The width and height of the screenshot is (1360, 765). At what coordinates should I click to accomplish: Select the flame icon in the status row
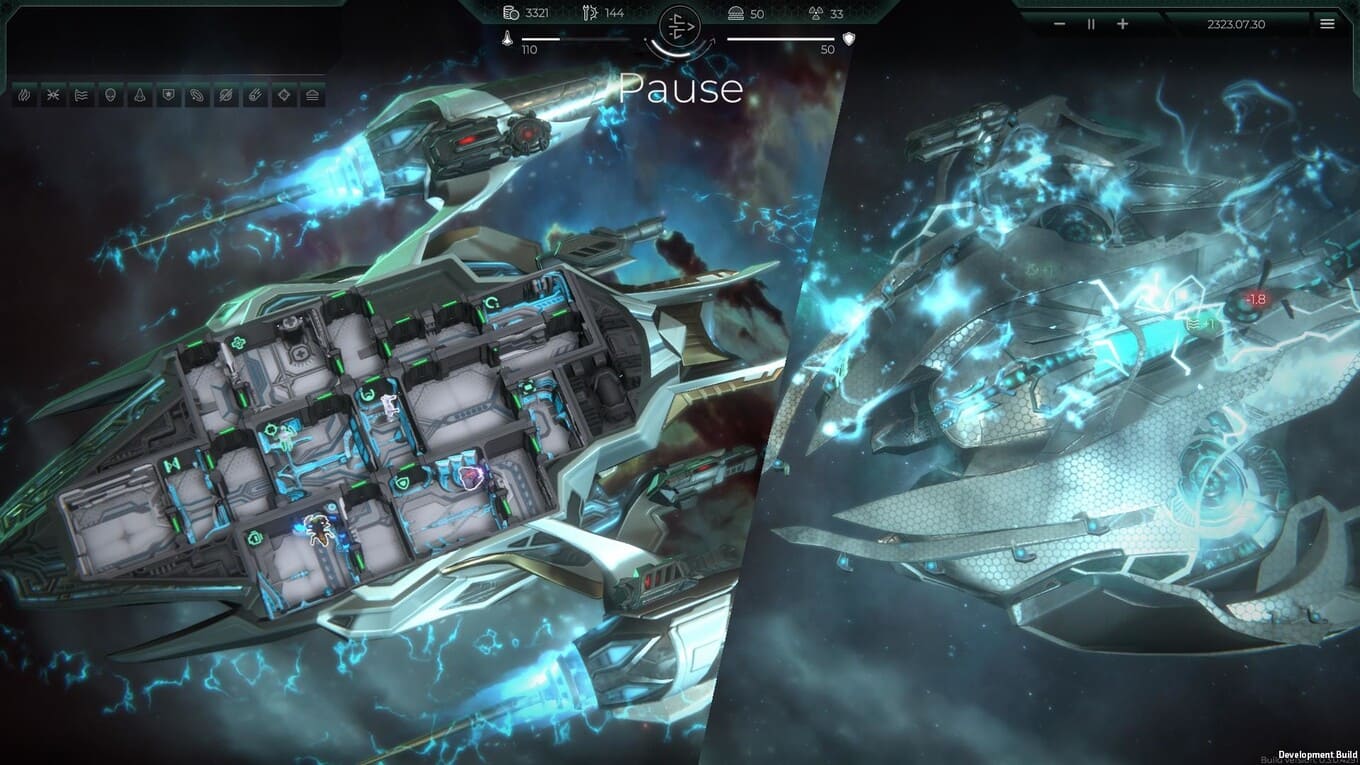[24, 96]
